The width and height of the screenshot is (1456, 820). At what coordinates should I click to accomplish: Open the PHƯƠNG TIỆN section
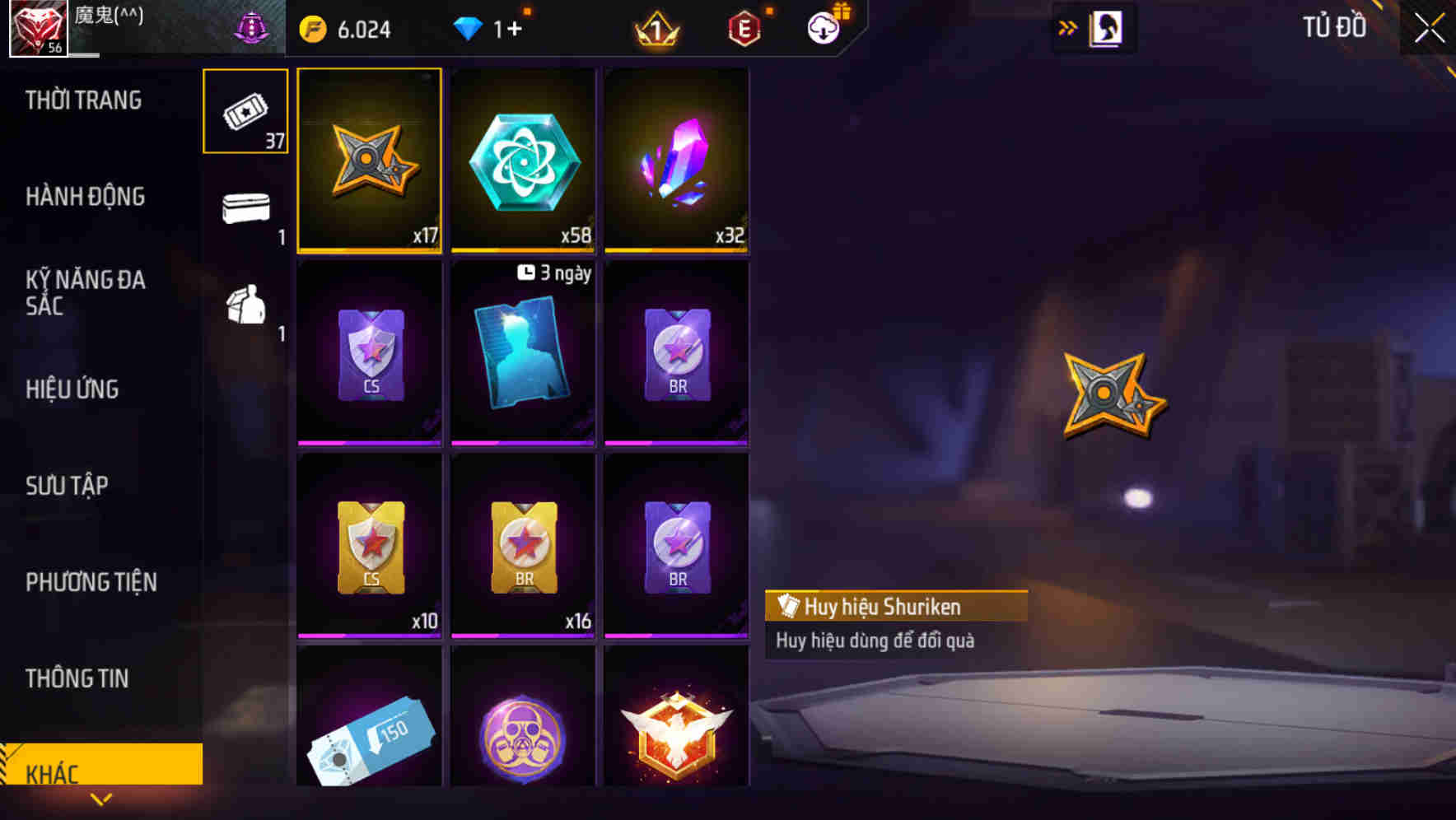(x=91, y=582)
